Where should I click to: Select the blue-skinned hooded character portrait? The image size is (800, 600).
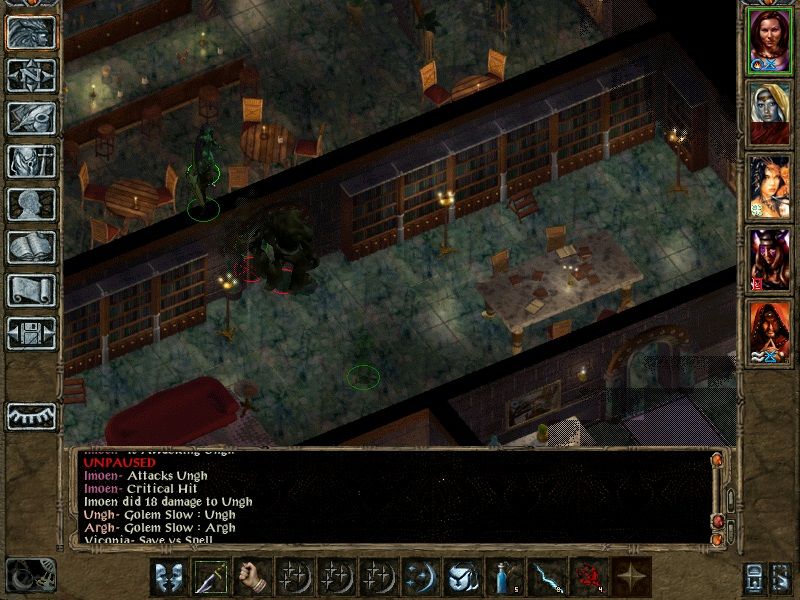pyautogui.click(x=770, y=112)
